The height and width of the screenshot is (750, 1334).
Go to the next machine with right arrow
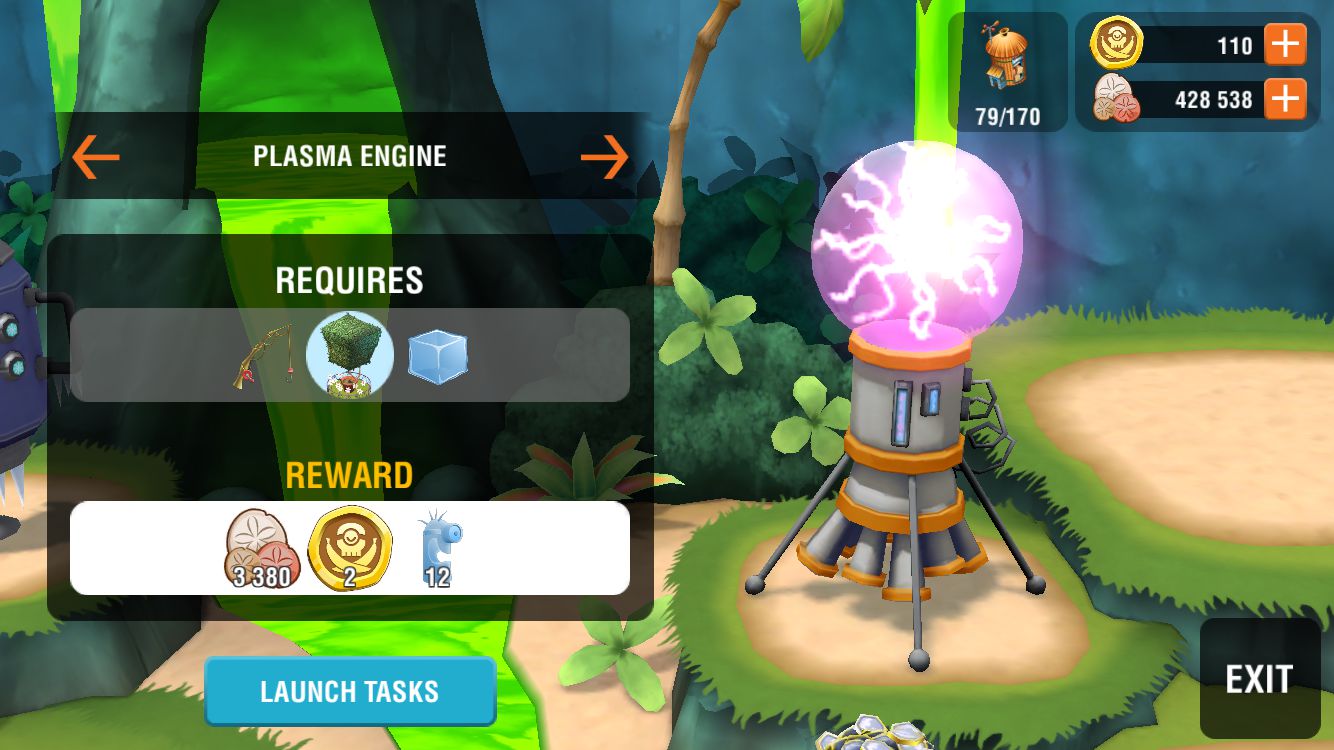604,156
